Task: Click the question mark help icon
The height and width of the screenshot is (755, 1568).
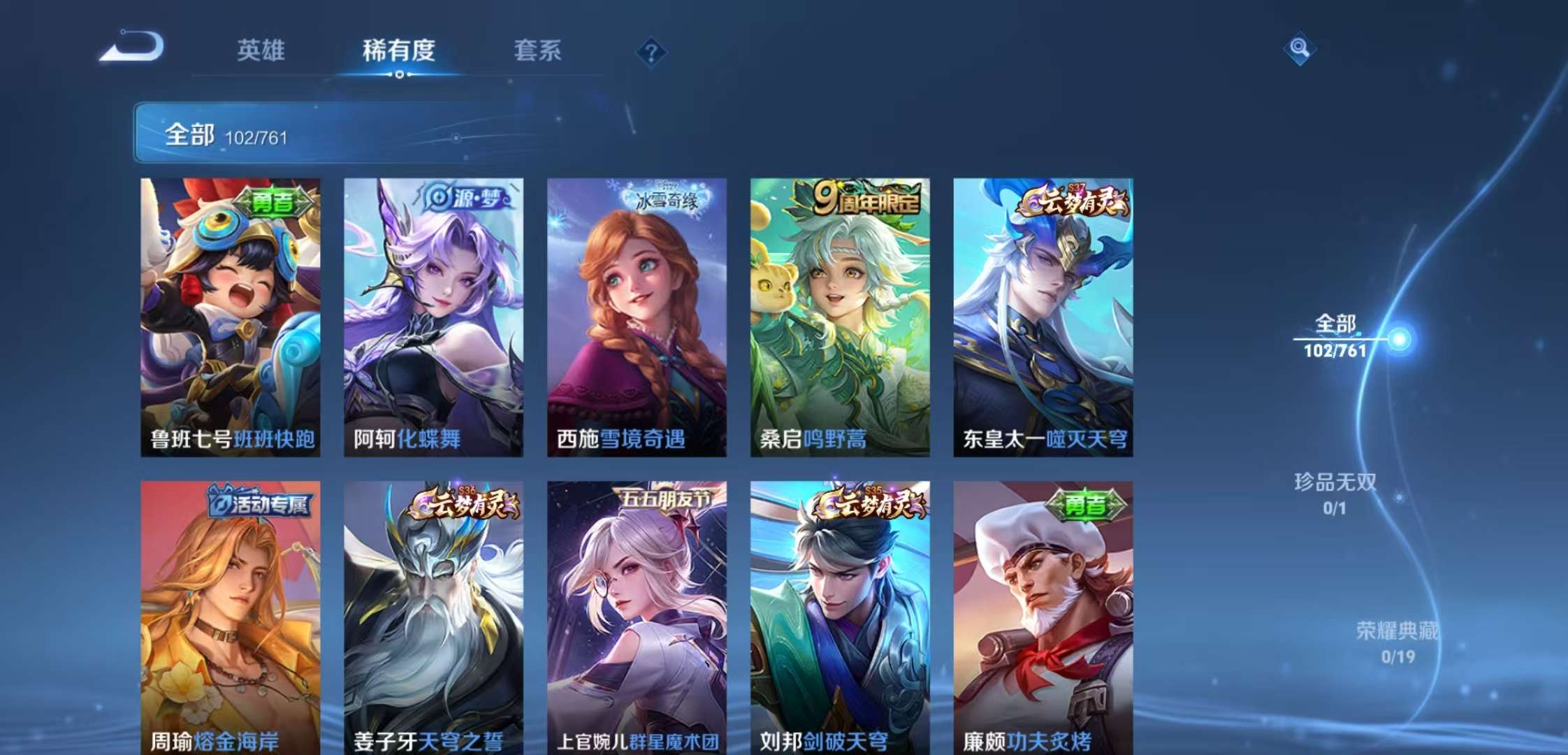Action: tap(651, 50)
